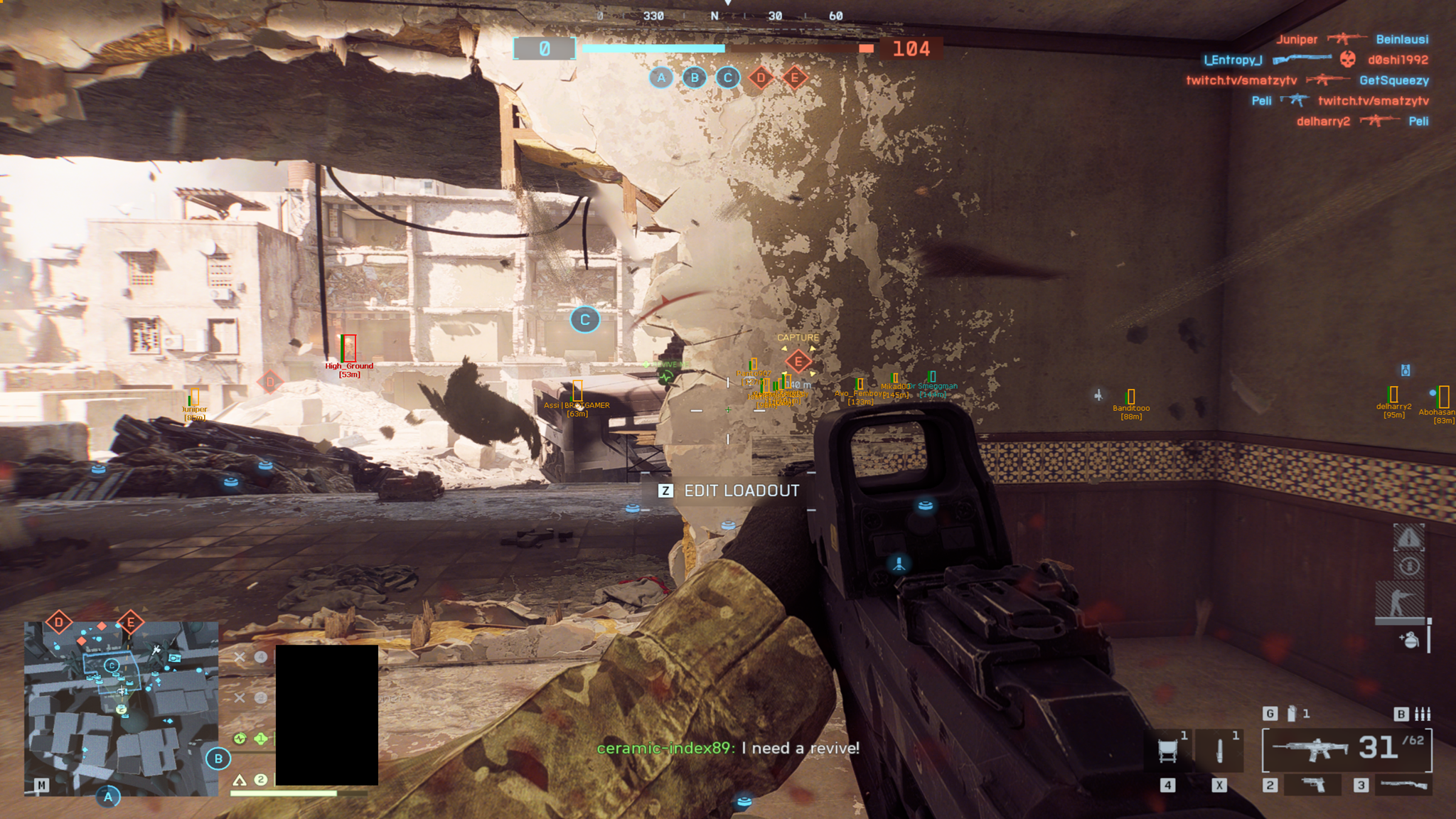Select the shotgun in slot 3
Image resolution: width=1456 pixels, height=819 pixels.
pos(1401,784)
